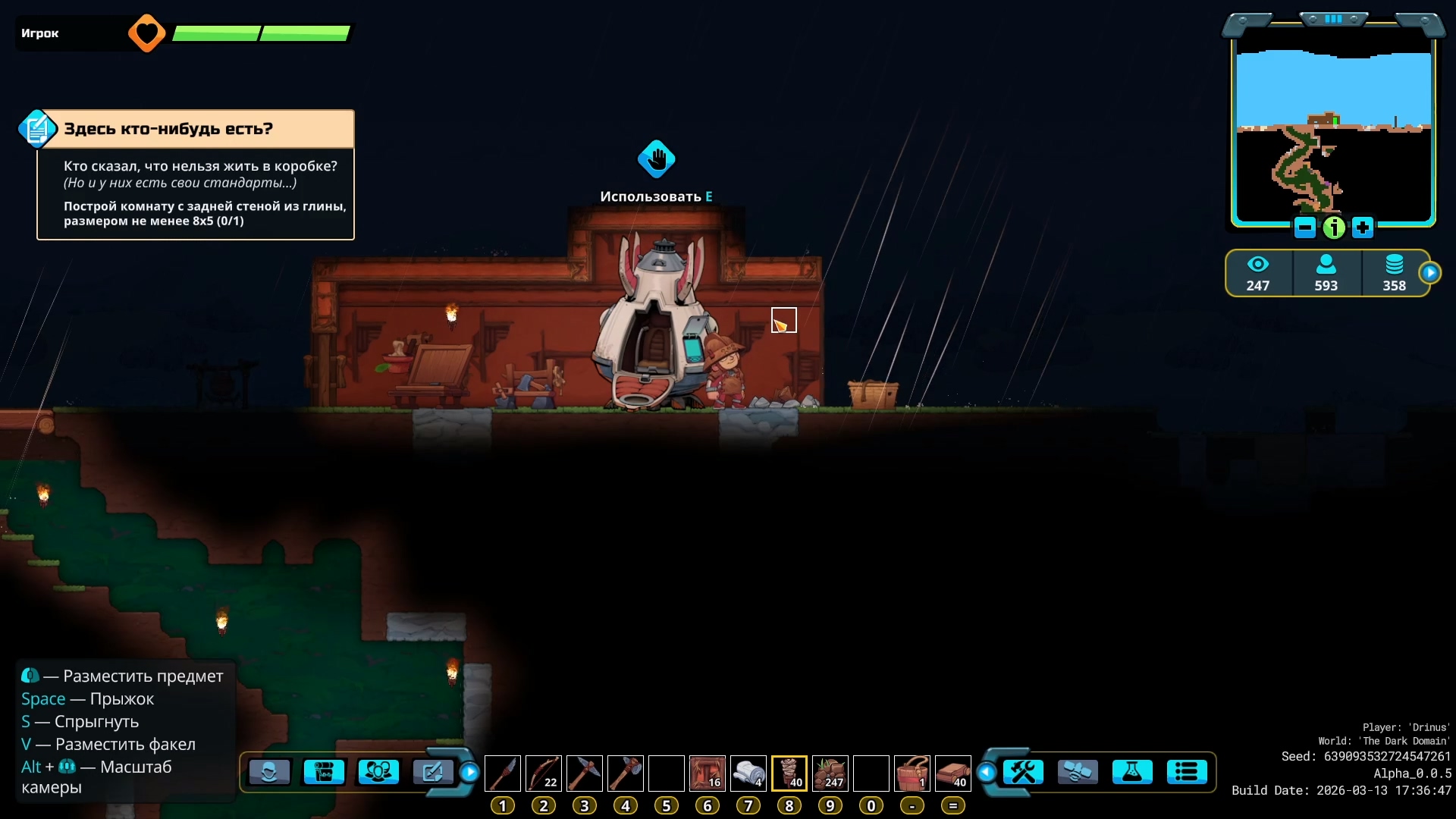Select the clay wall block stack of 16

point(707,773)
